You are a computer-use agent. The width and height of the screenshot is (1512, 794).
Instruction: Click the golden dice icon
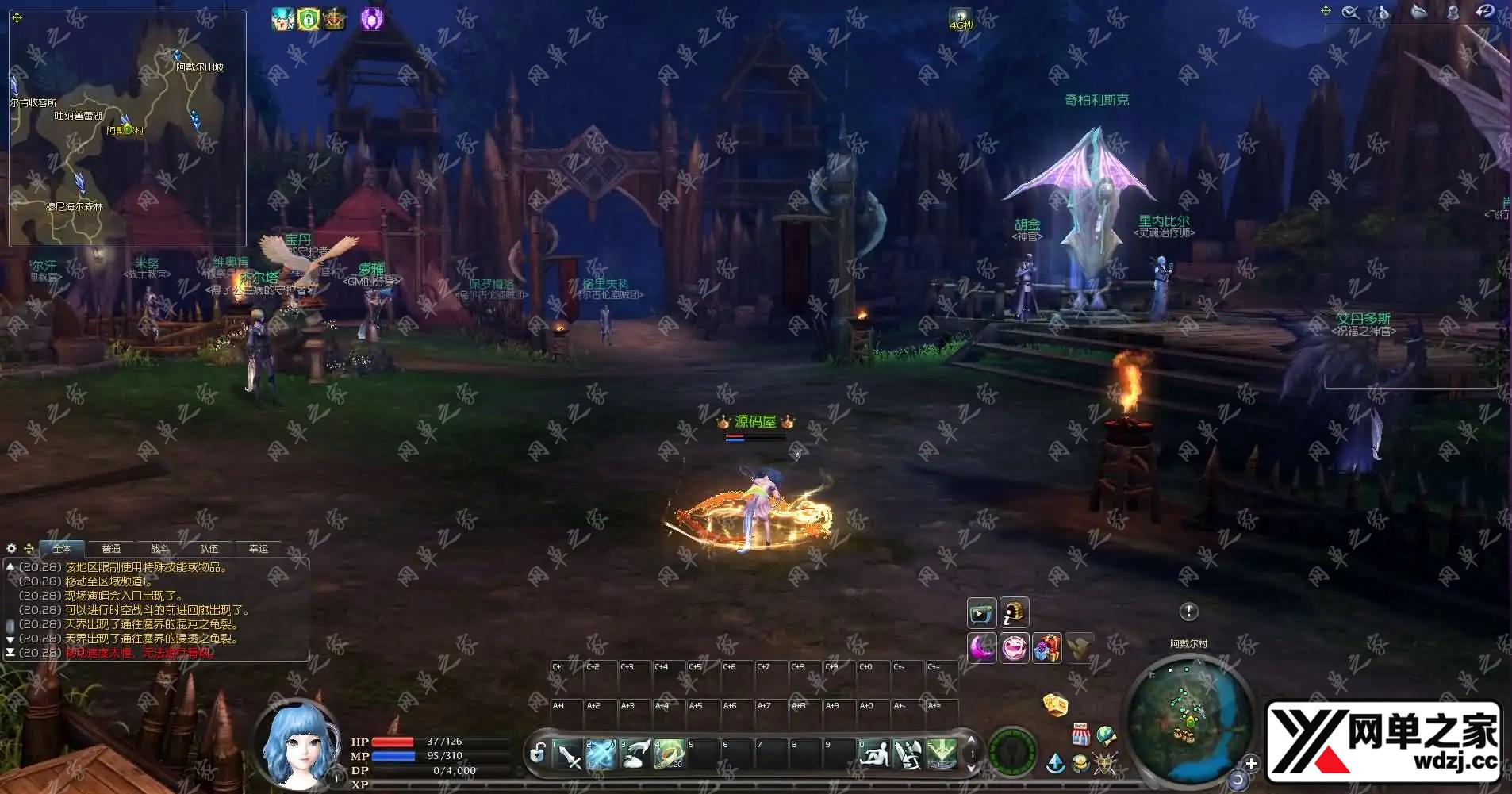(x=1054, y=704)
